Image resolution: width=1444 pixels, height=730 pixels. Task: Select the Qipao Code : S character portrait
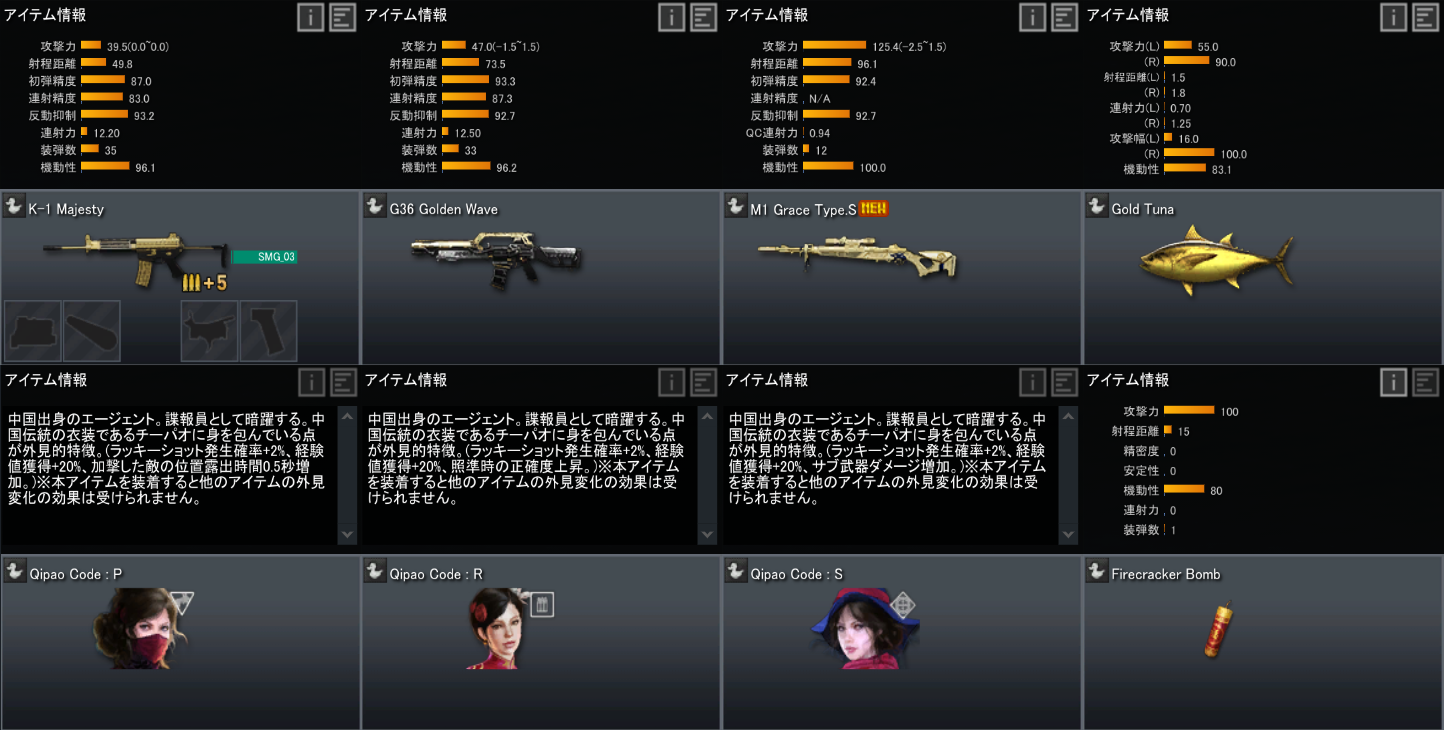[860, 629]
